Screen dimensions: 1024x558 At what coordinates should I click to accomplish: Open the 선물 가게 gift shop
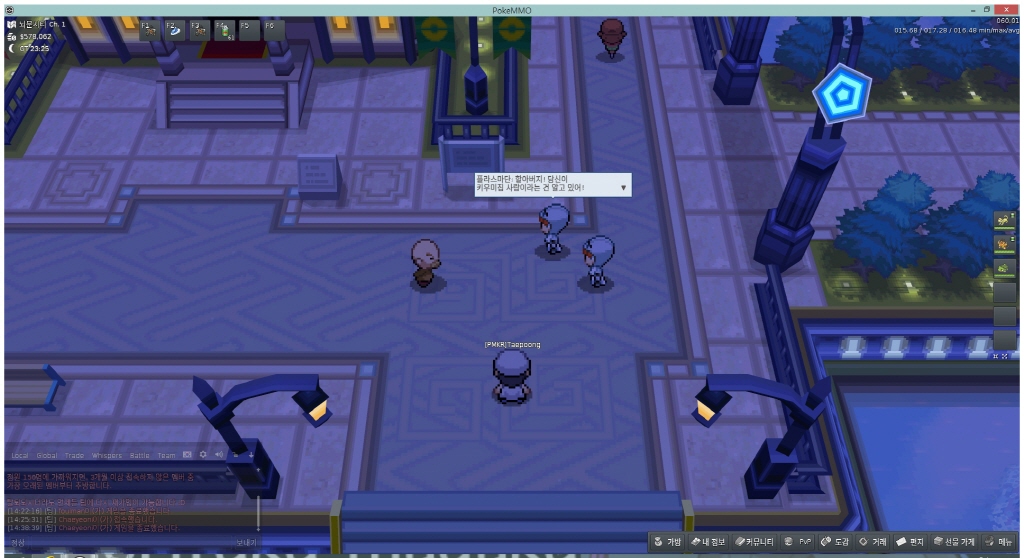[x=954, y=542]
